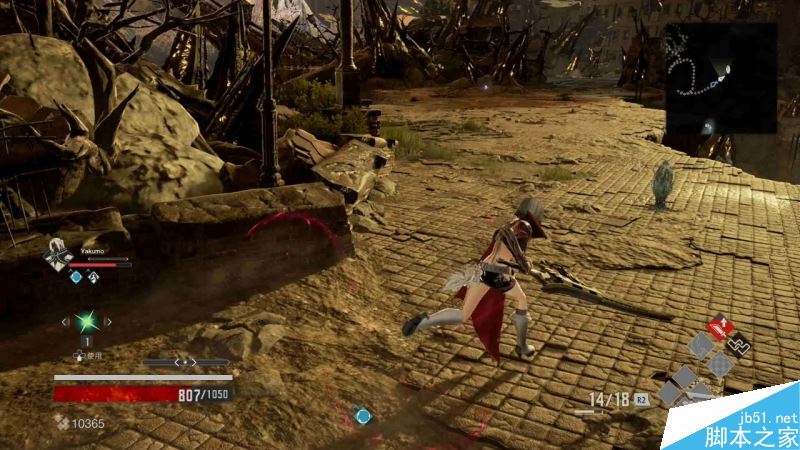Cycle quick item with the right arrow
800x450 pixels.
click(x=108, y=322)
